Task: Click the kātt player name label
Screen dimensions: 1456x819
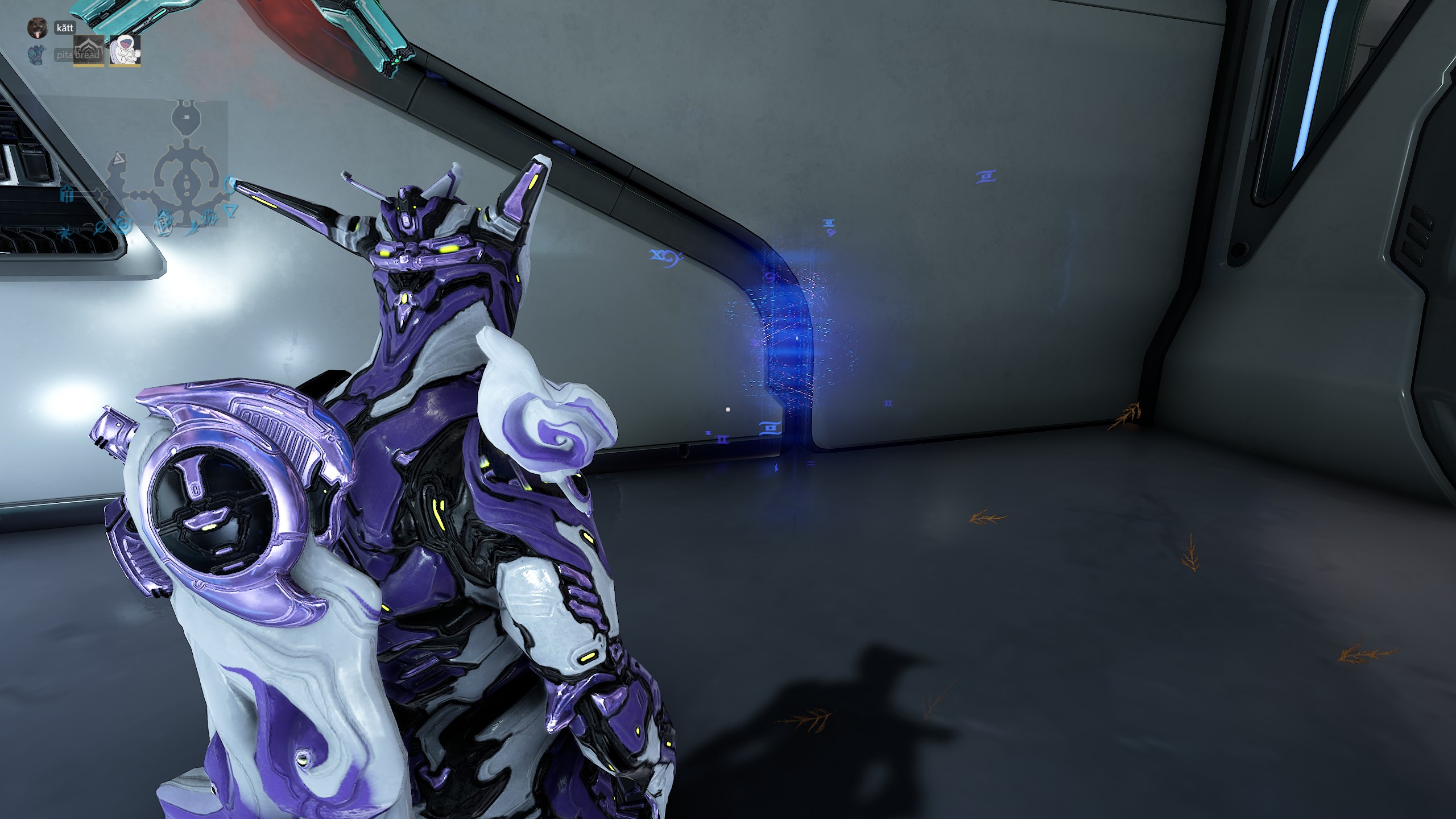Action: click(x=65, y=27)
